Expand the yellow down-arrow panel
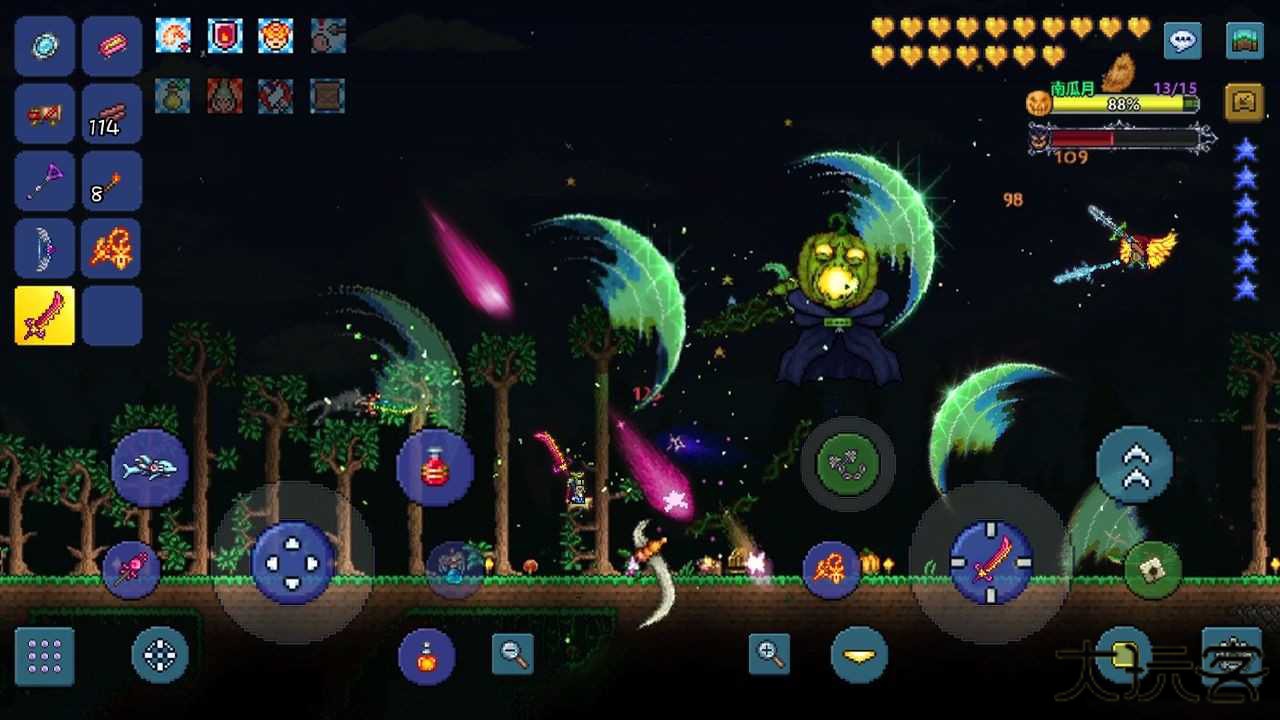This screenshot has width=1280, height=720. pyautogui.click(x=860, y=655)
